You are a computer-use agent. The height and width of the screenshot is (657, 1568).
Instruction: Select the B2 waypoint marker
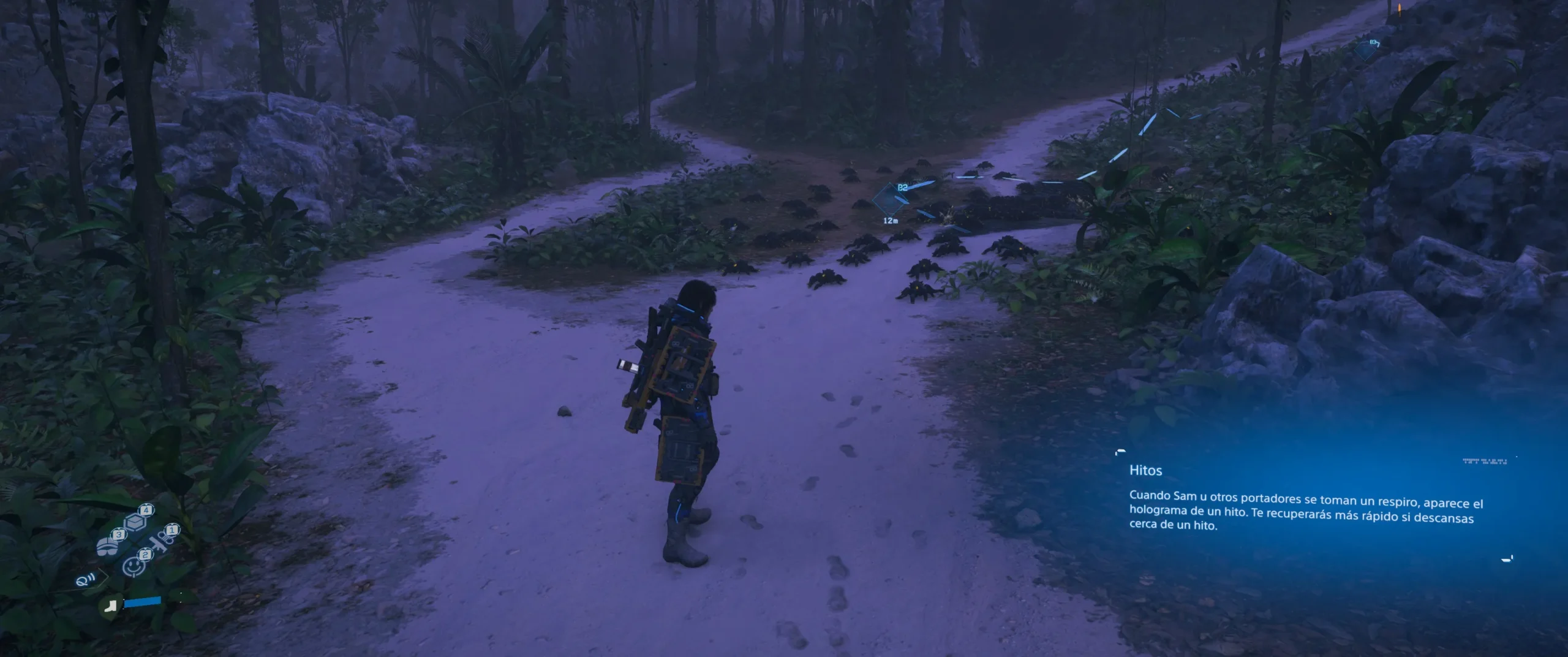tap(889, 197)
